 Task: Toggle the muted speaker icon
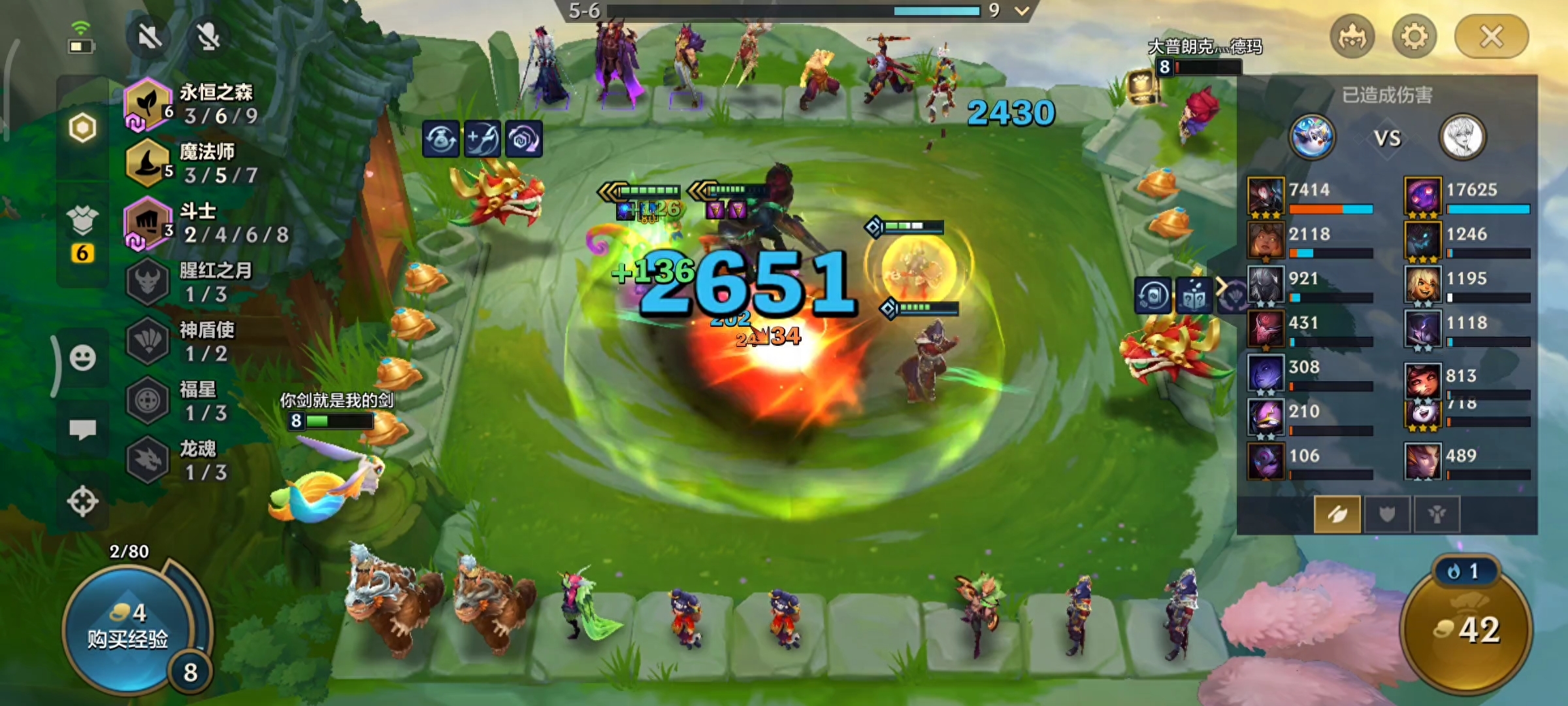point(150,37)
